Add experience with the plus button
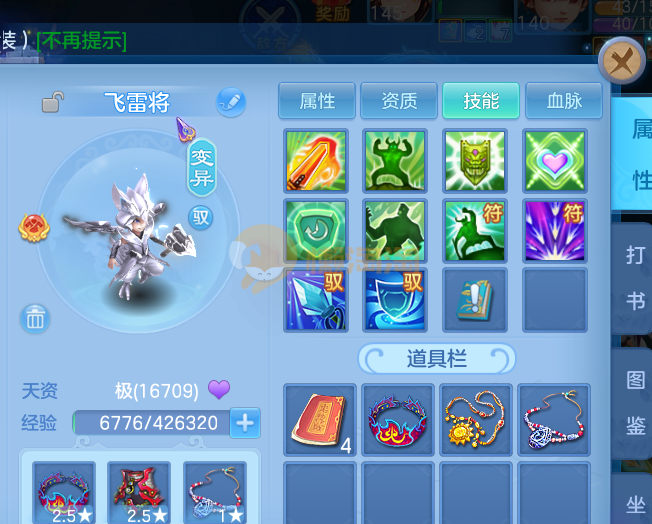The height and width of the screenshot is (524, 652). tap(245, 423)
